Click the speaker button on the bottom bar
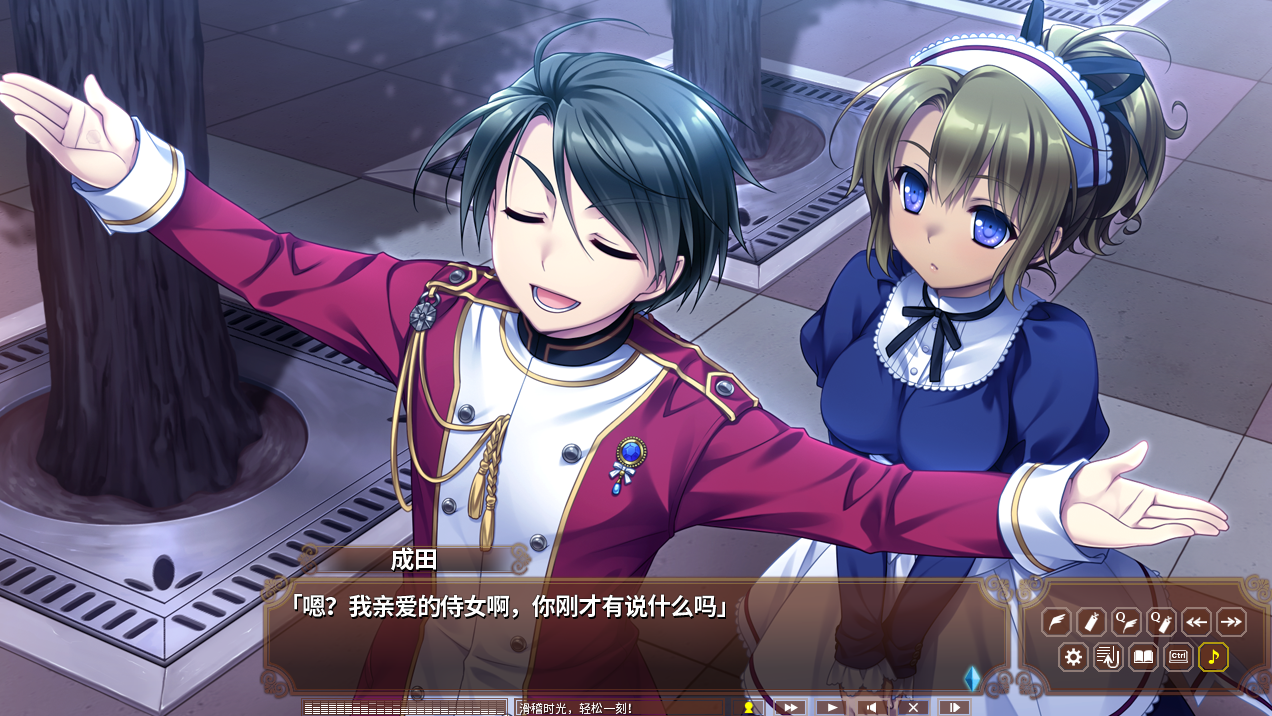This screenshot has height=716, width=1272. click(x=871, y=707)
